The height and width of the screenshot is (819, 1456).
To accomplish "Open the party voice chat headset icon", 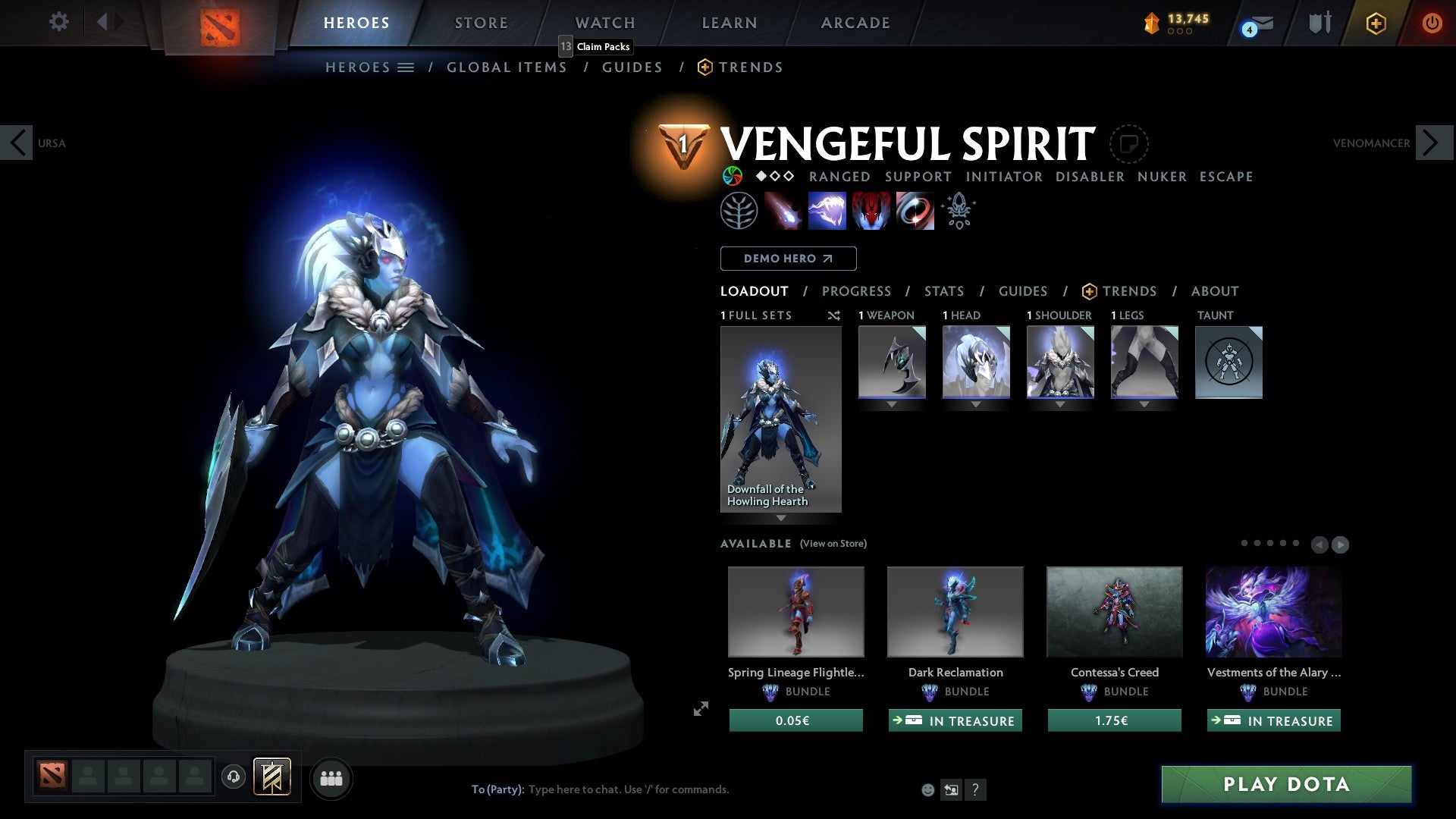I will click(233, 777).
